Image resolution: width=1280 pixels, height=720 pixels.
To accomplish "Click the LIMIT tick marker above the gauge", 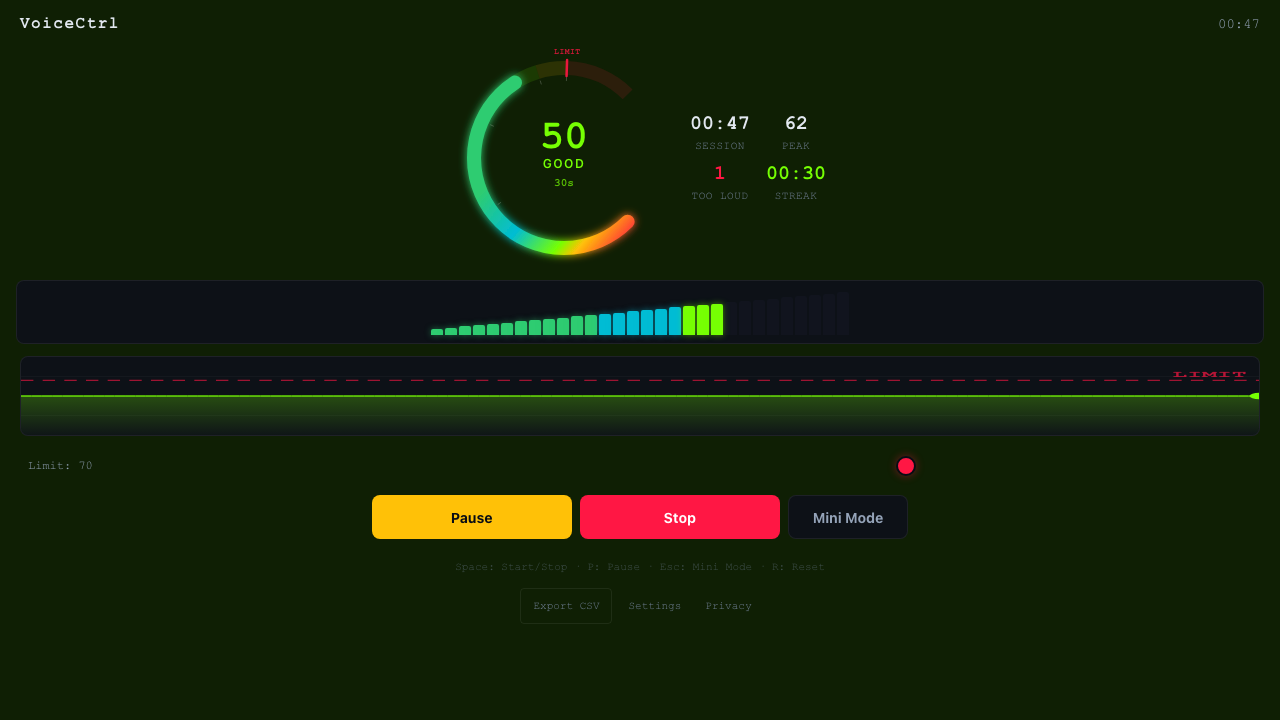I will [566, 67].
